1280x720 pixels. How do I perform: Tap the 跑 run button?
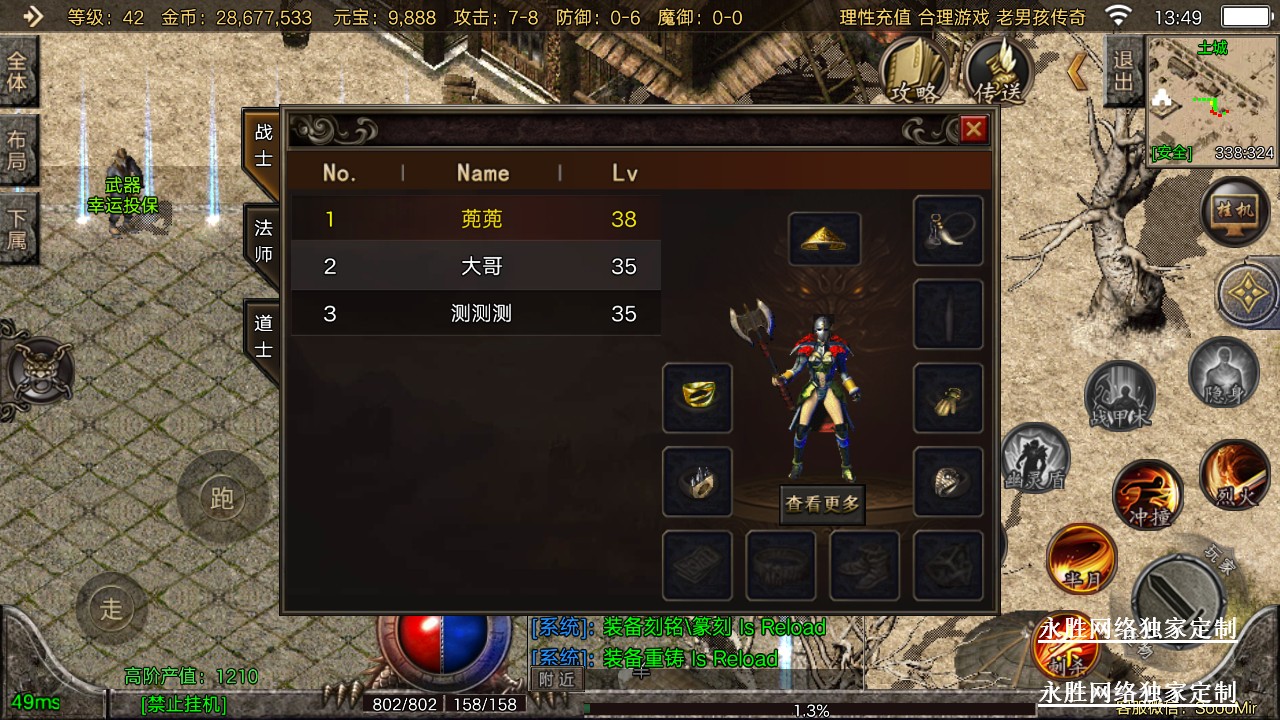point(221,498)
